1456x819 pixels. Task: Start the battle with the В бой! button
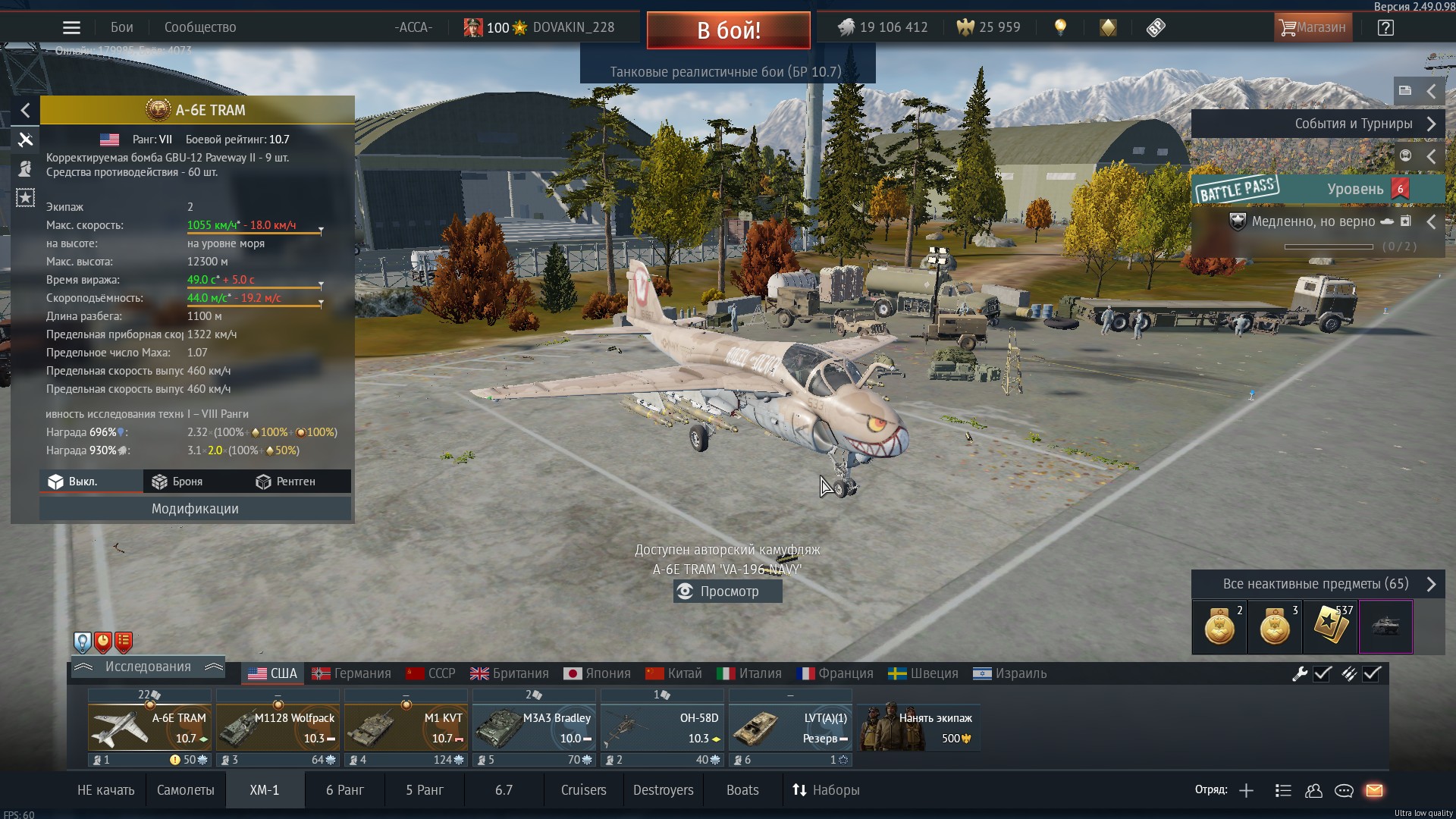tap(728, 30)
